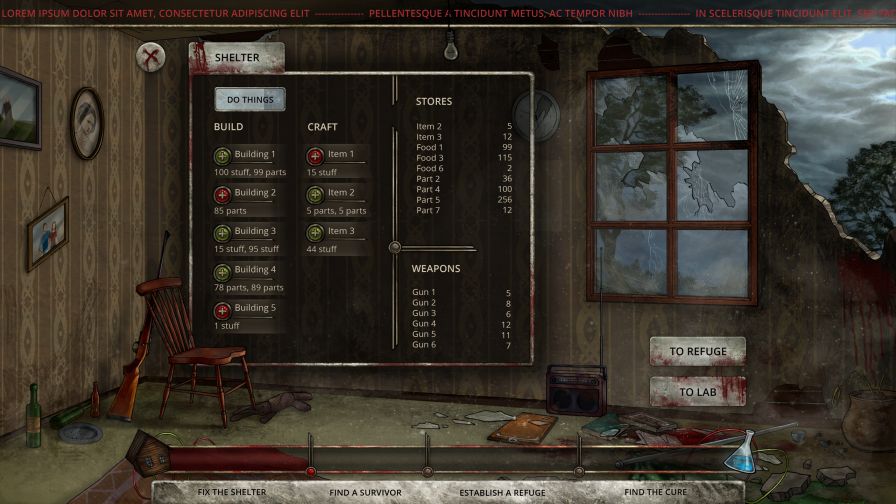Select Item 2 in the craft list
Image resolution: width=896 pixels, height=504 pixels.
(315, 193)
